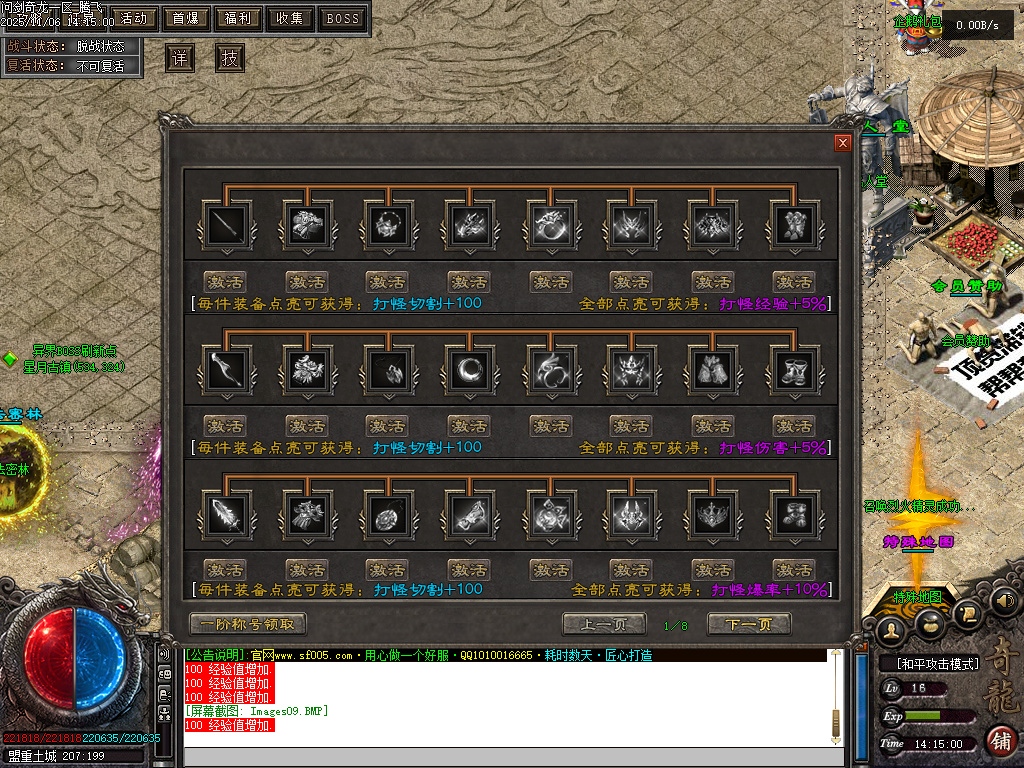
Task: Switch the 和平攻击模式 attack mode
Action: point(932,664)
